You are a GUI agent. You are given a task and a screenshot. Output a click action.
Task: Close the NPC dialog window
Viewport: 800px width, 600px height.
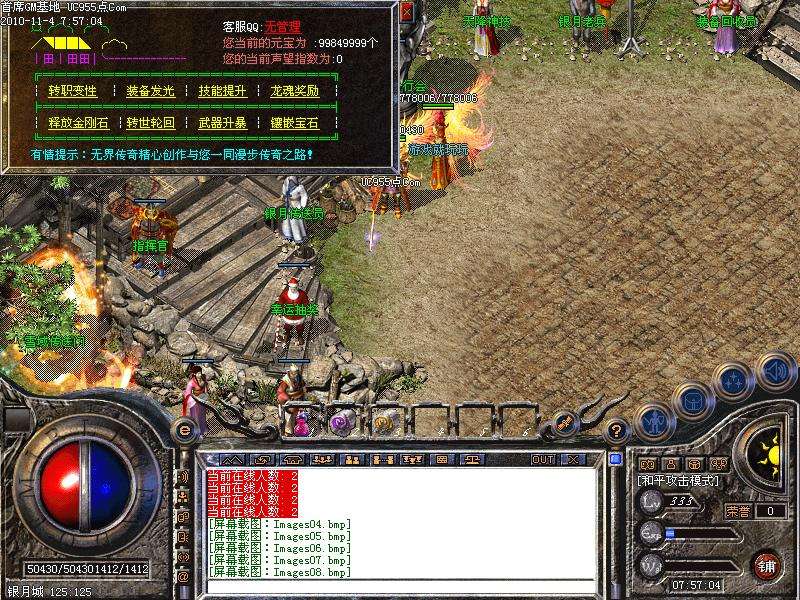click(x=405, y=13)
